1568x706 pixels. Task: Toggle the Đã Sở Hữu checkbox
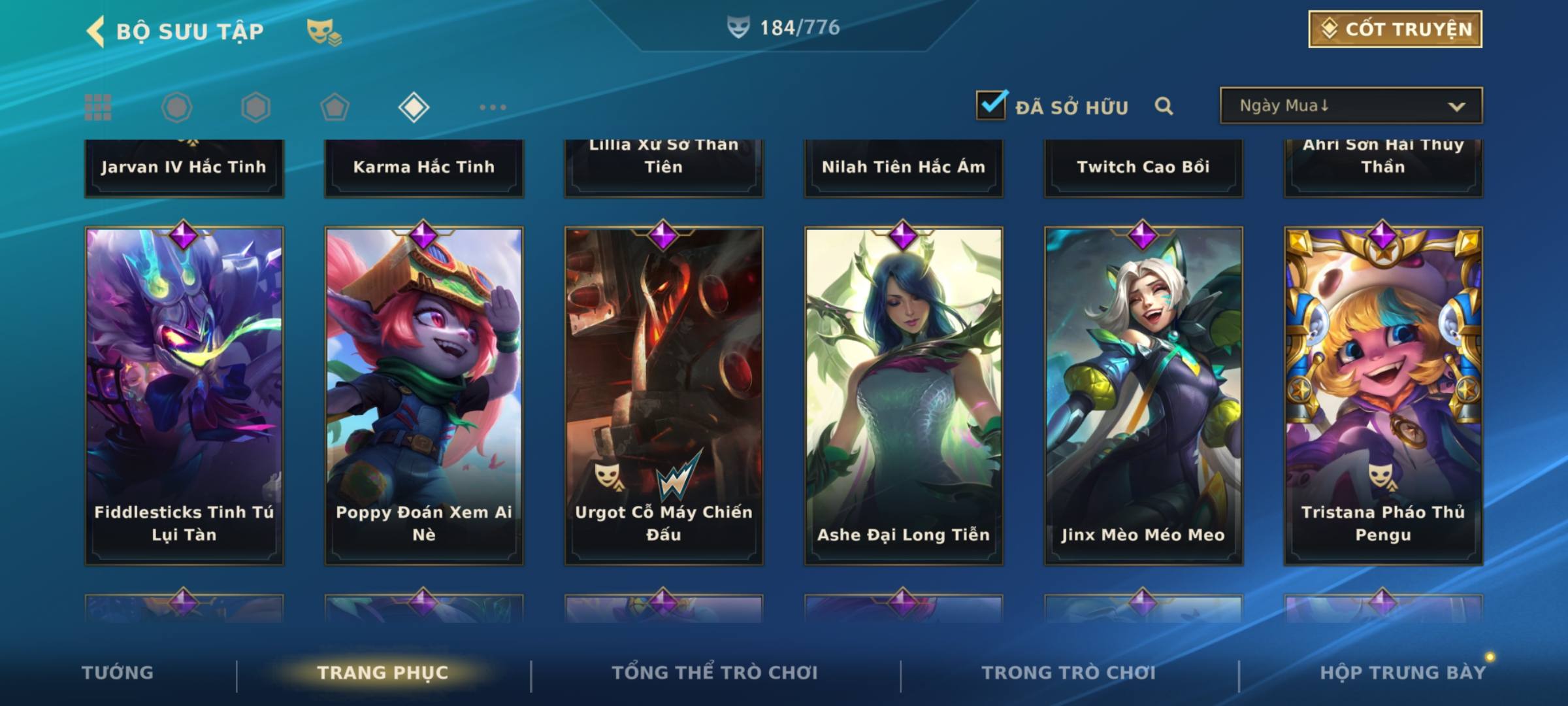(991, 105)
